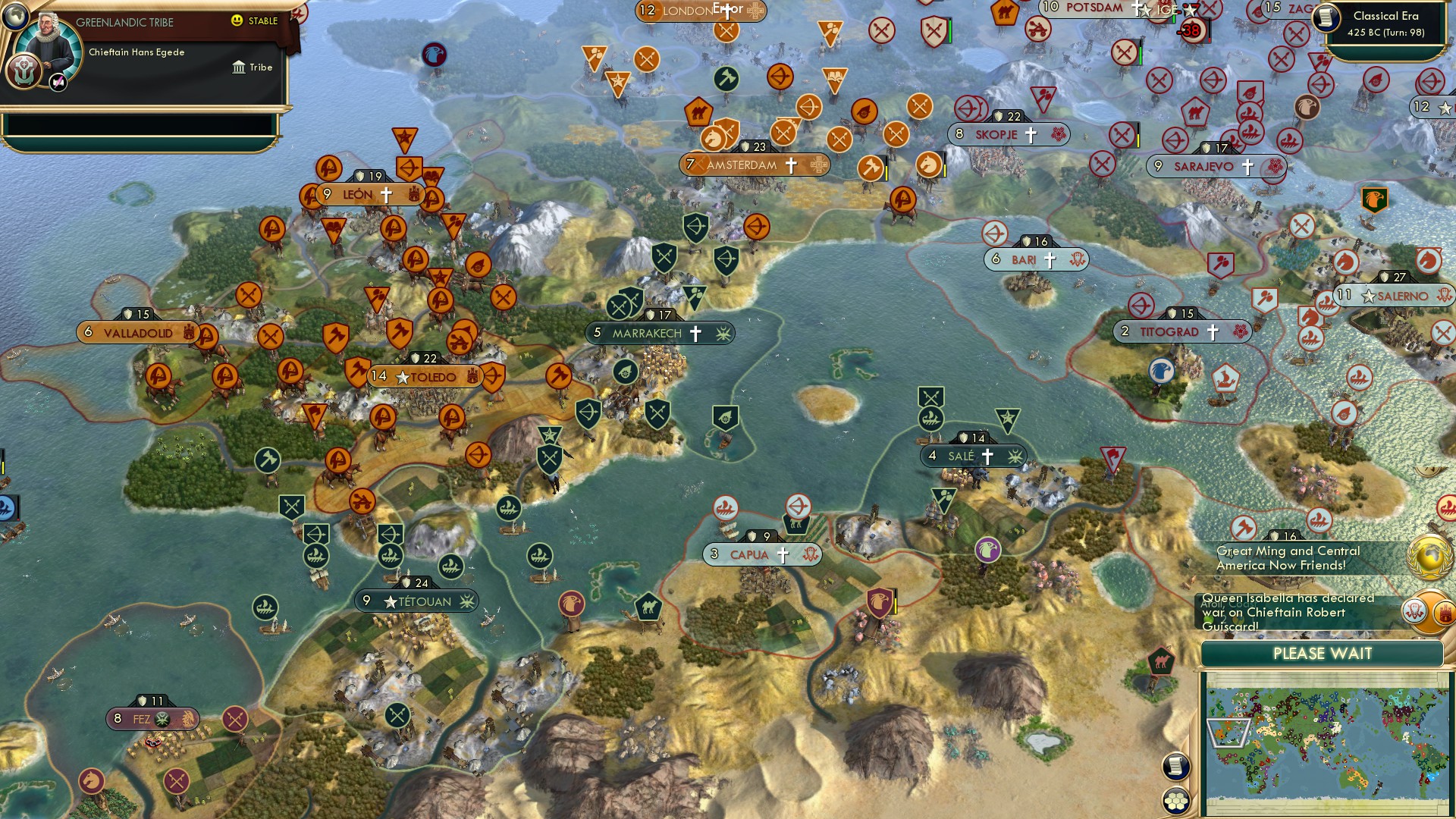1456x819 pixels.
Task: Click the production building icon on Toledo's banner
Action: pos(472,376)
